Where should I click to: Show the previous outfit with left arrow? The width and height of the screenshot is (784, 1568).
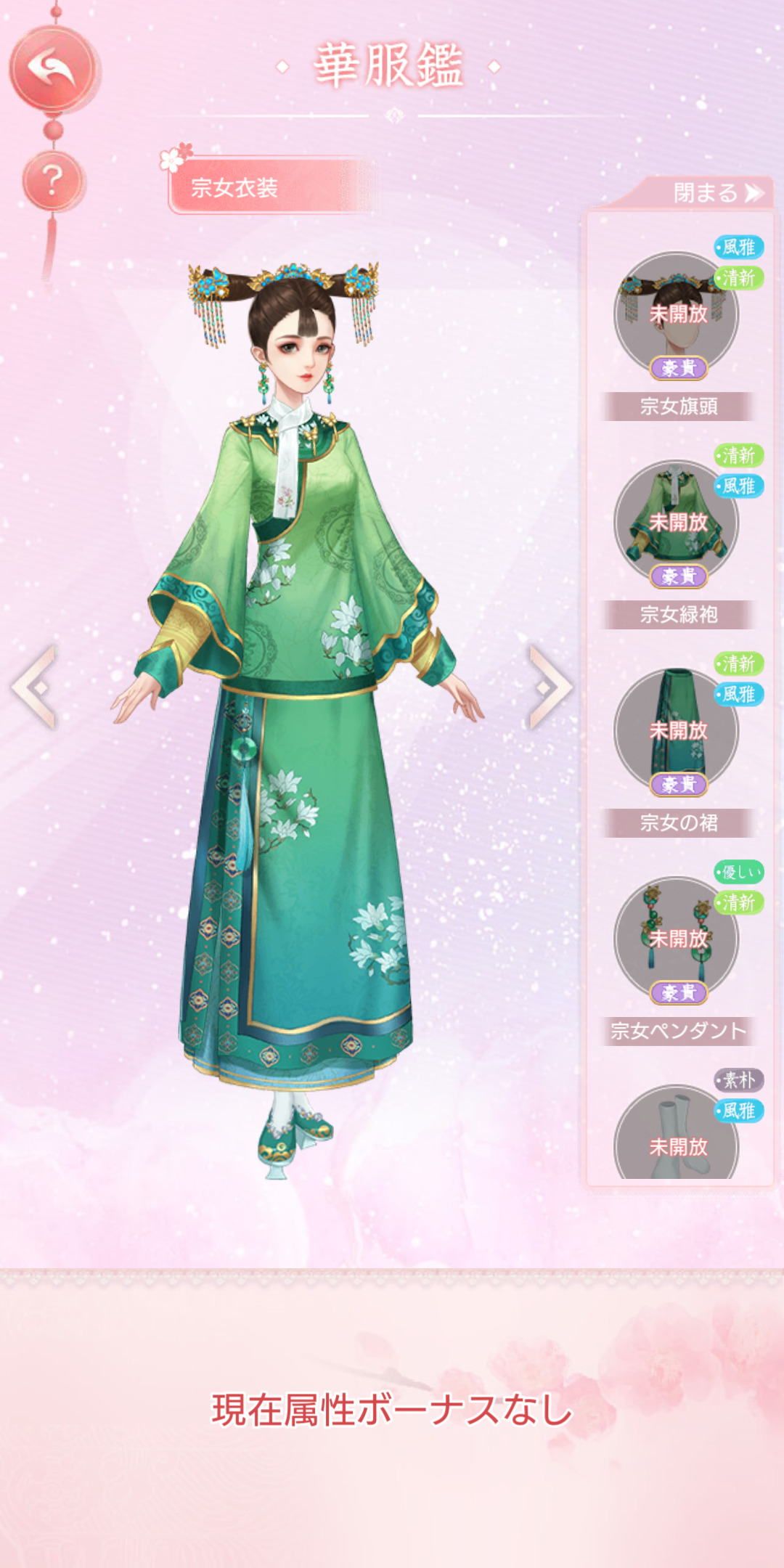[x=35, y=686]
